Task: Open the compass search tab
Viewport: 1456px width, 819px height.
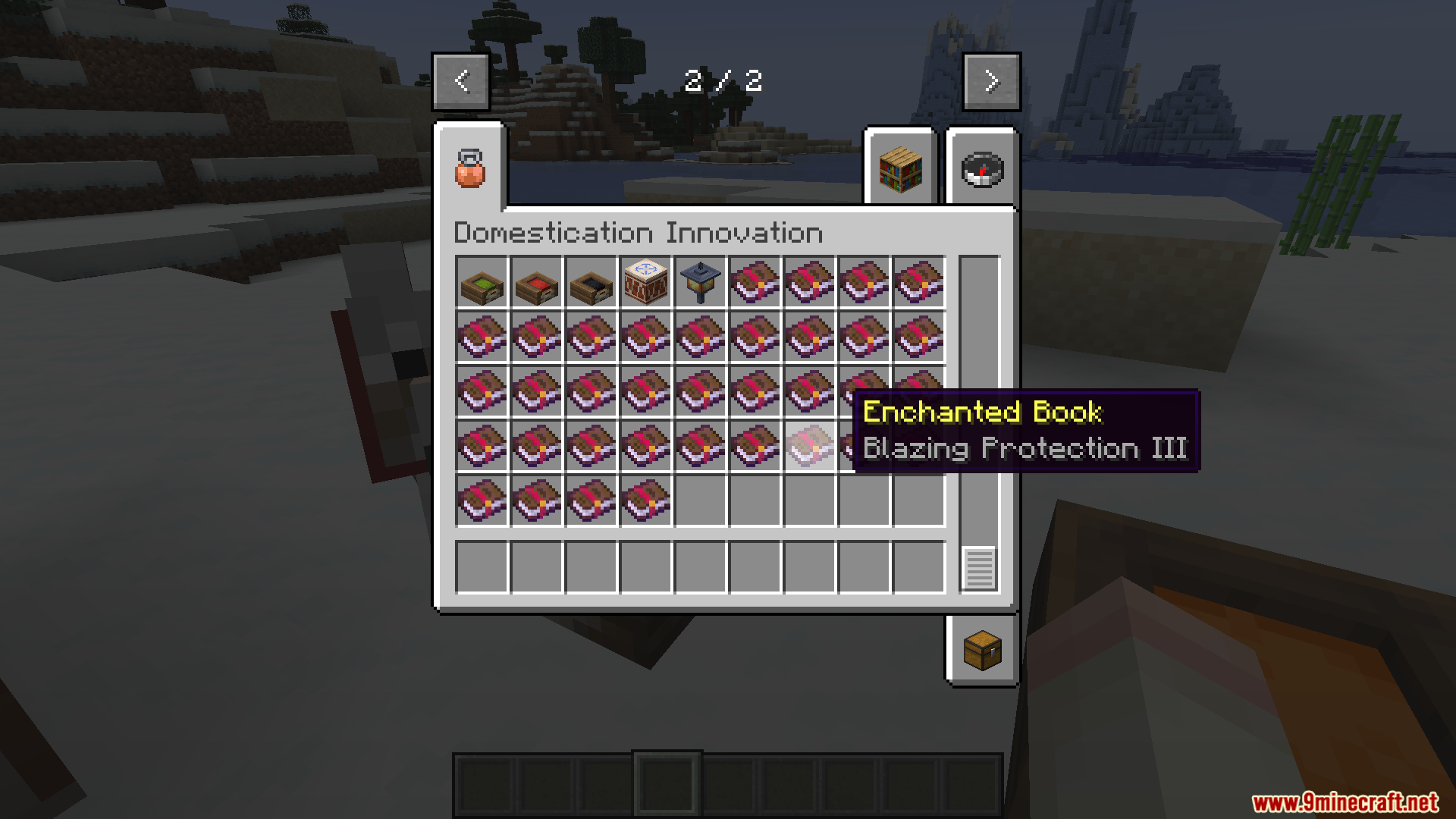Action: click(981, 171)
